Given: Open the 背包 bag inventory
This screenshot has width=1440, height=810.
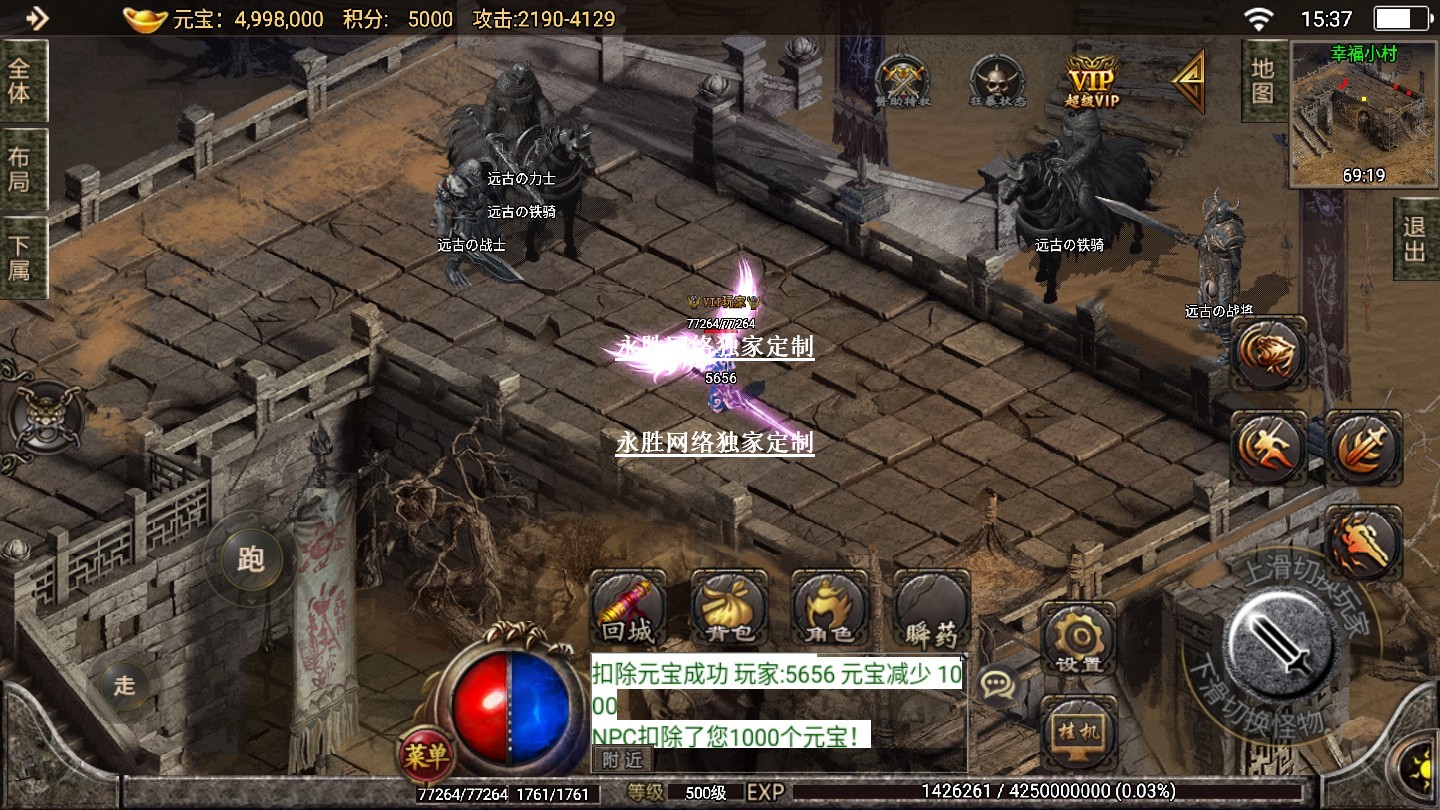Looking at the screenshot, I should coord(729,609).
